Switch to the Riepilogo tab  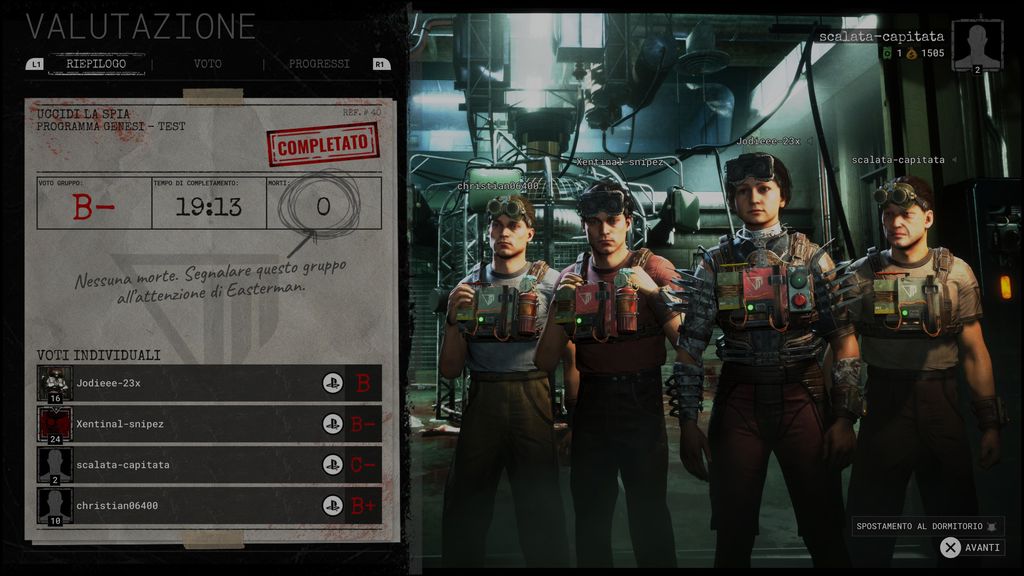(96, 64)
